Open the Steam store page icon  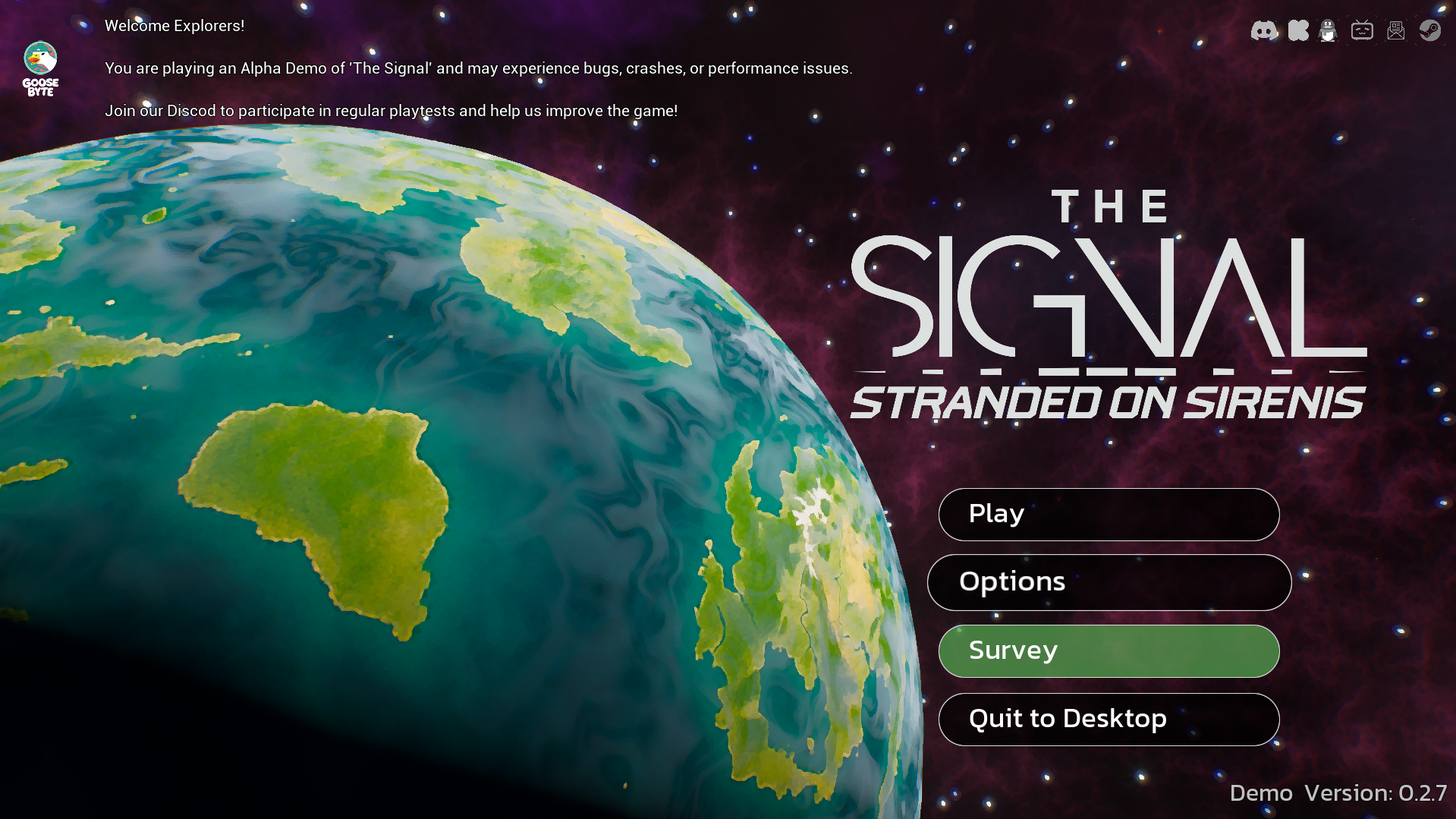(x=1431, y=30)
